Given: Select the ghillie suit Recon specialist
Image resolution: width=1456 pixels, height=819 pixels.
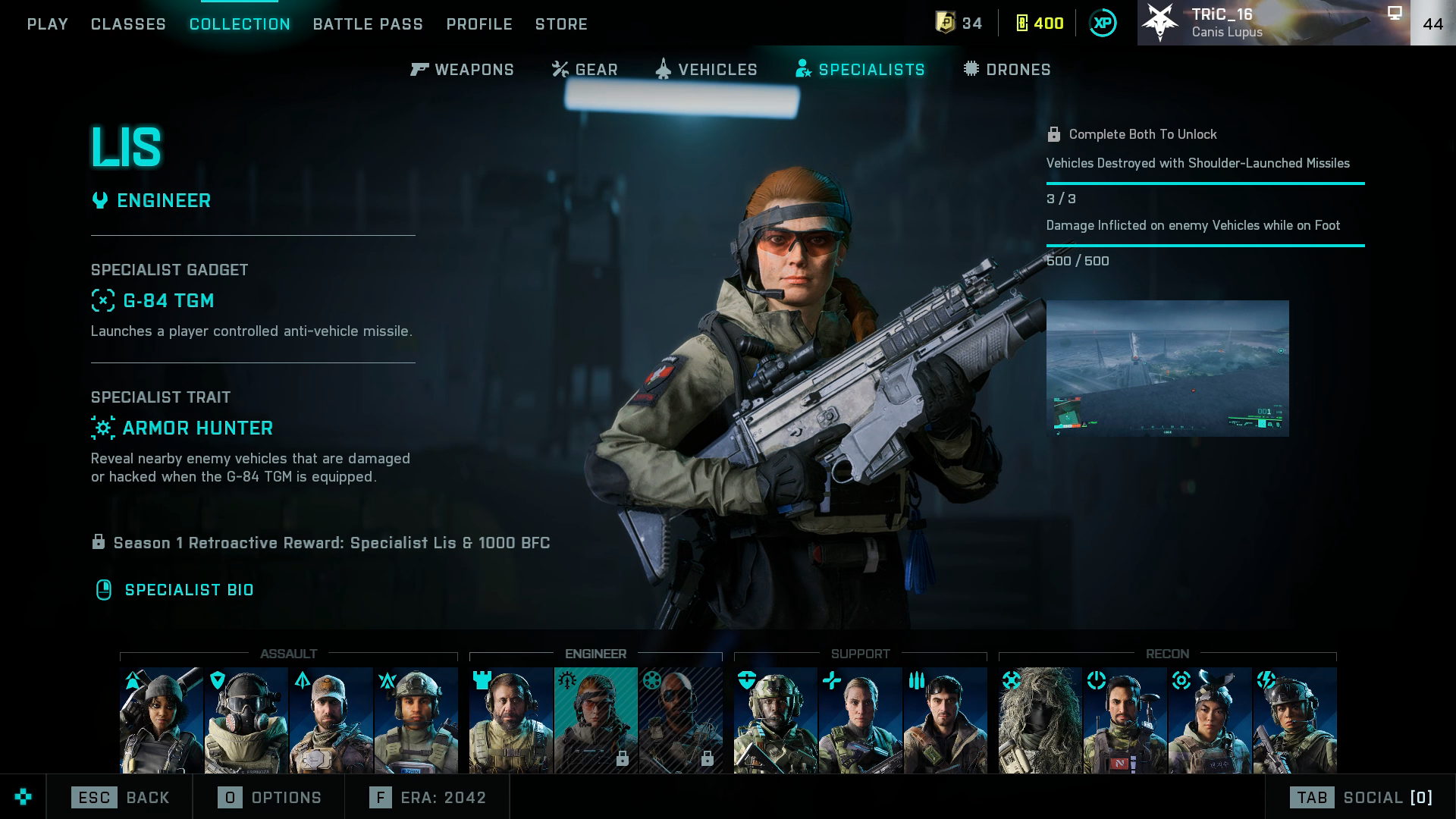Looking at the screenshot, I should click(1040, 720).
